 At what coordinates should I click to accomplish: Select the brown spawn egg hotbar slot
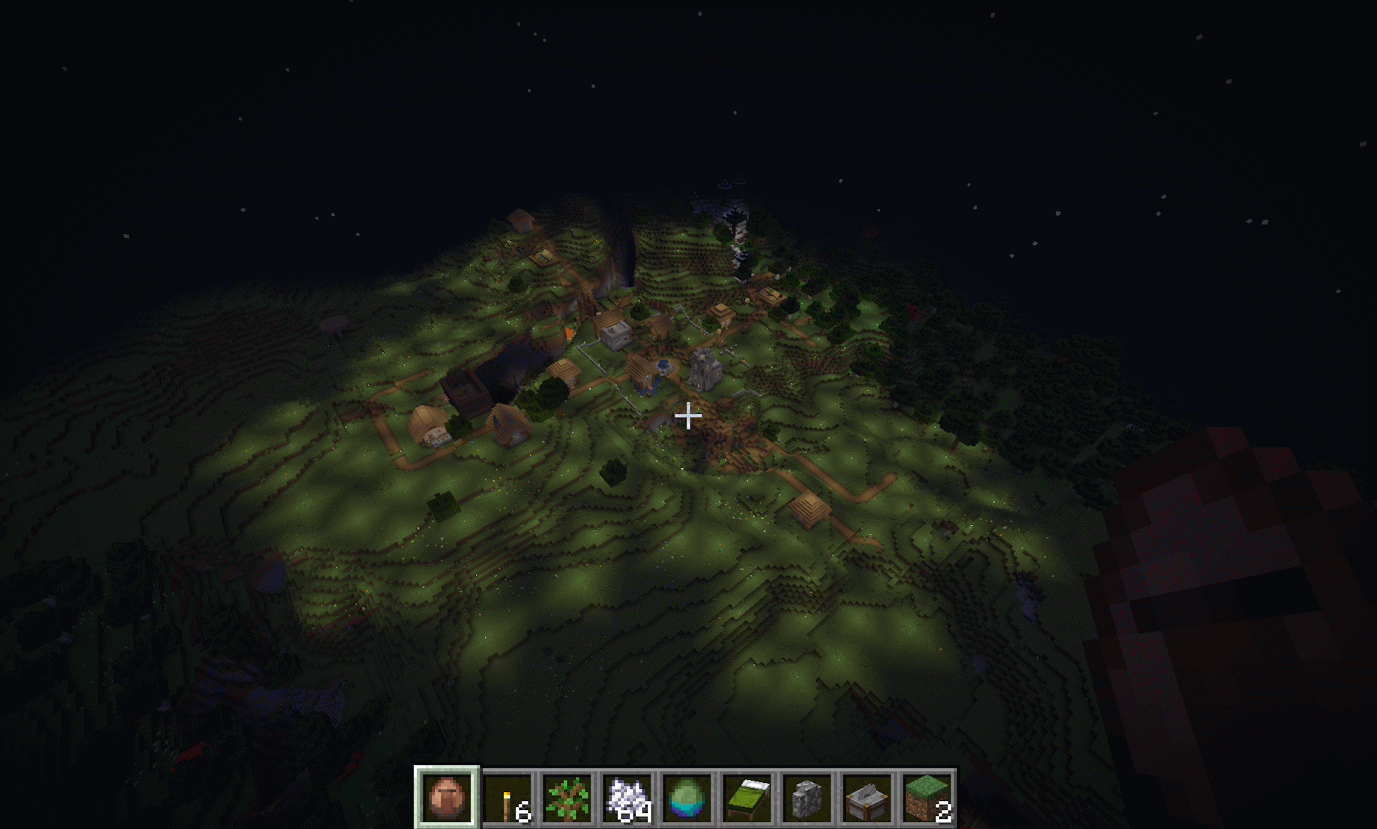click(447, 798)
